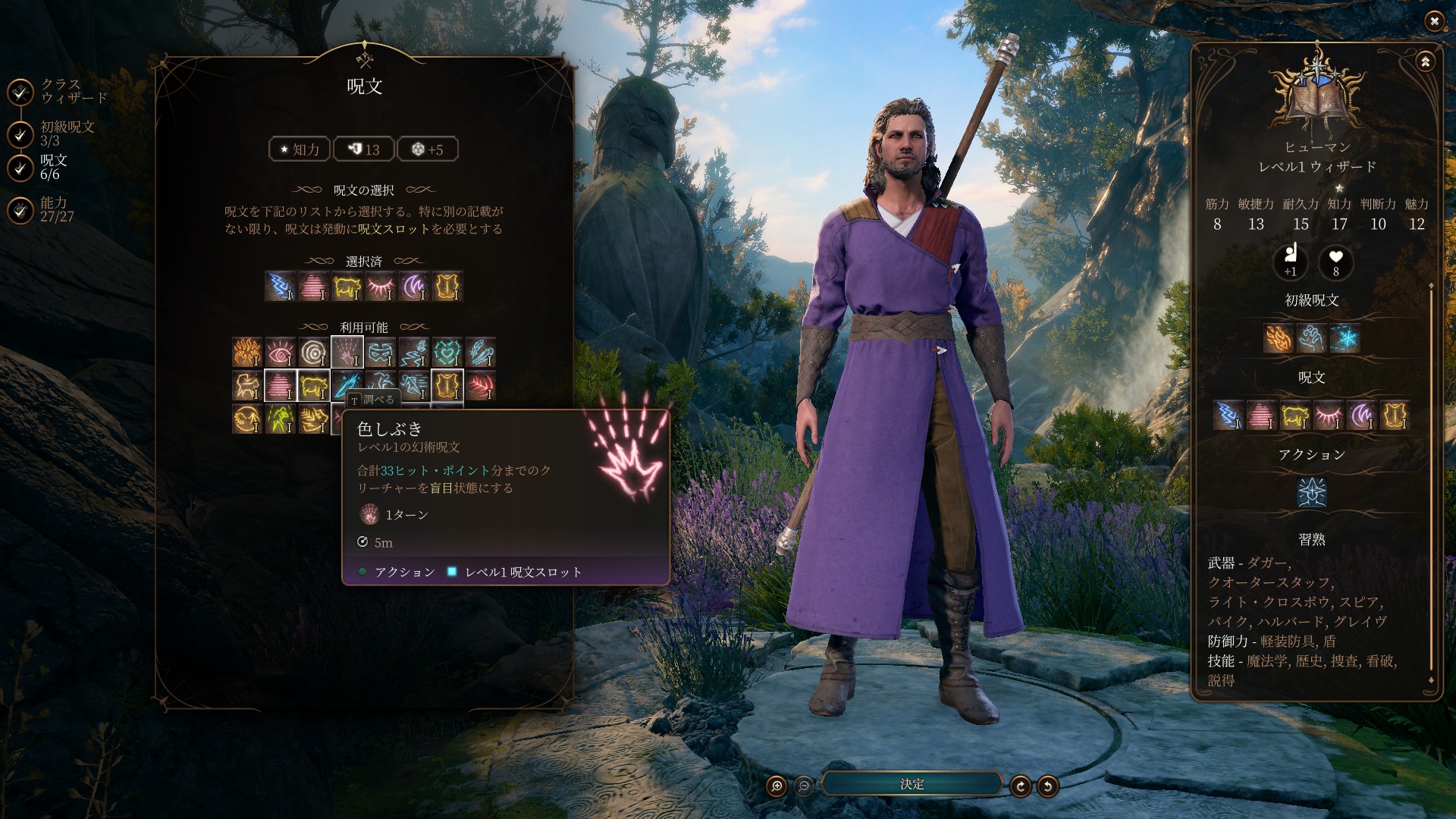
Task: Switch to the 能力 27/27 step
Action: tap(20, 210)
